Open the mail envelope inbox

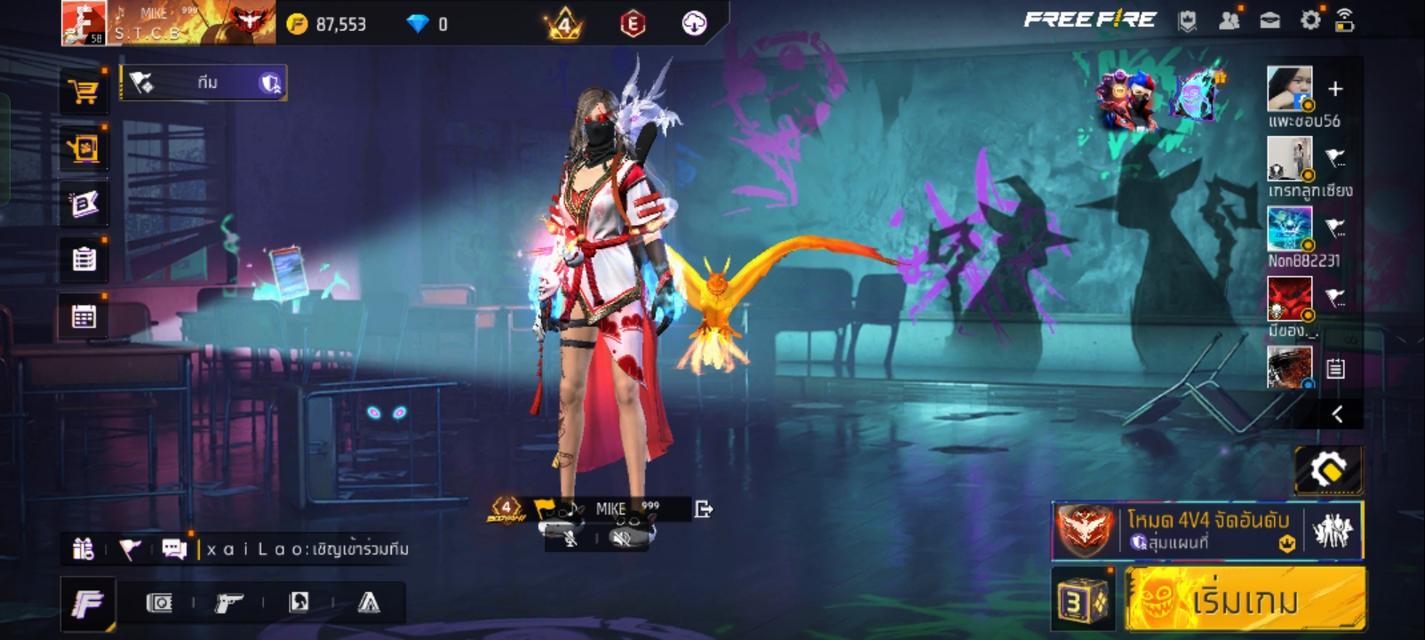click(1270, 20)
